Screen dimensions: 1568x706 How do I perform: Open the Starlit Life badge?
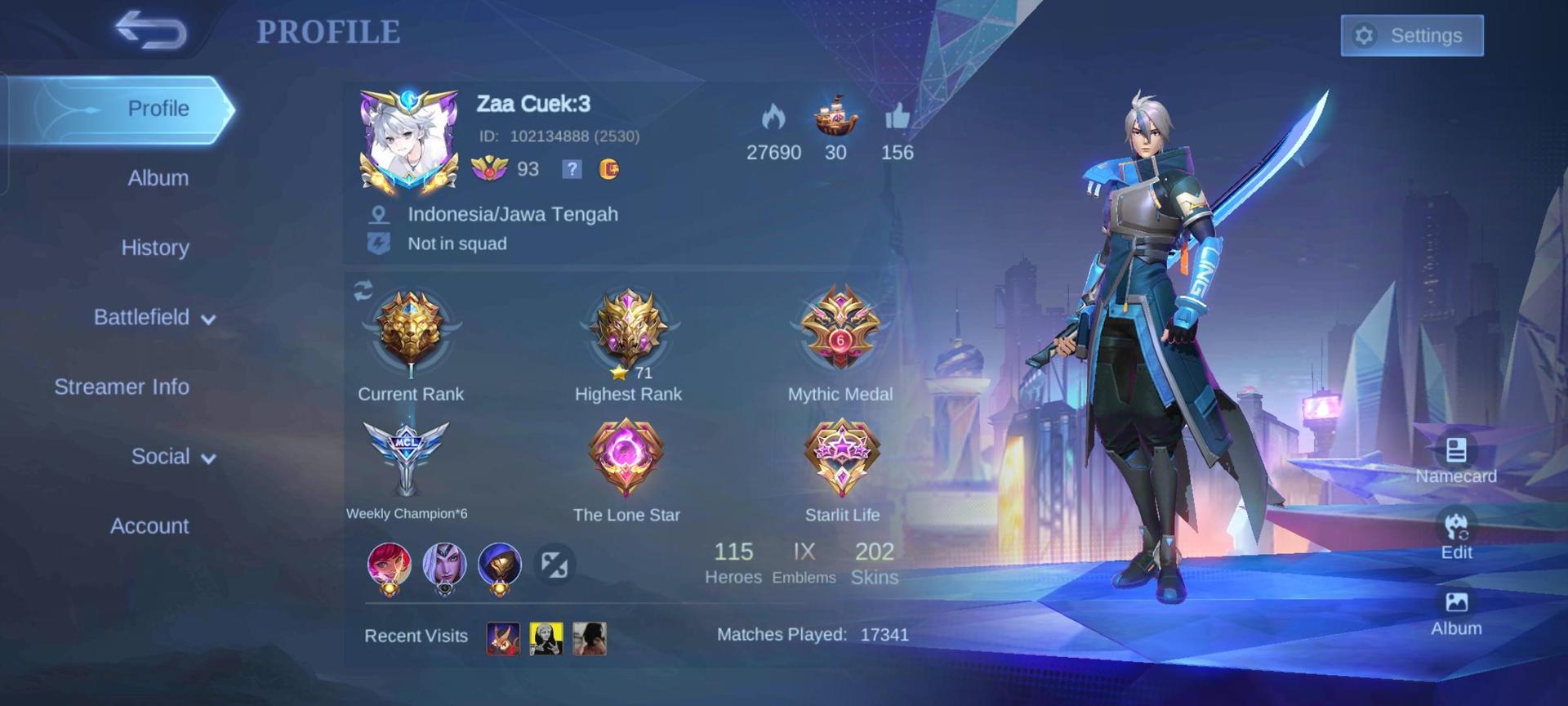pos(841,458)
